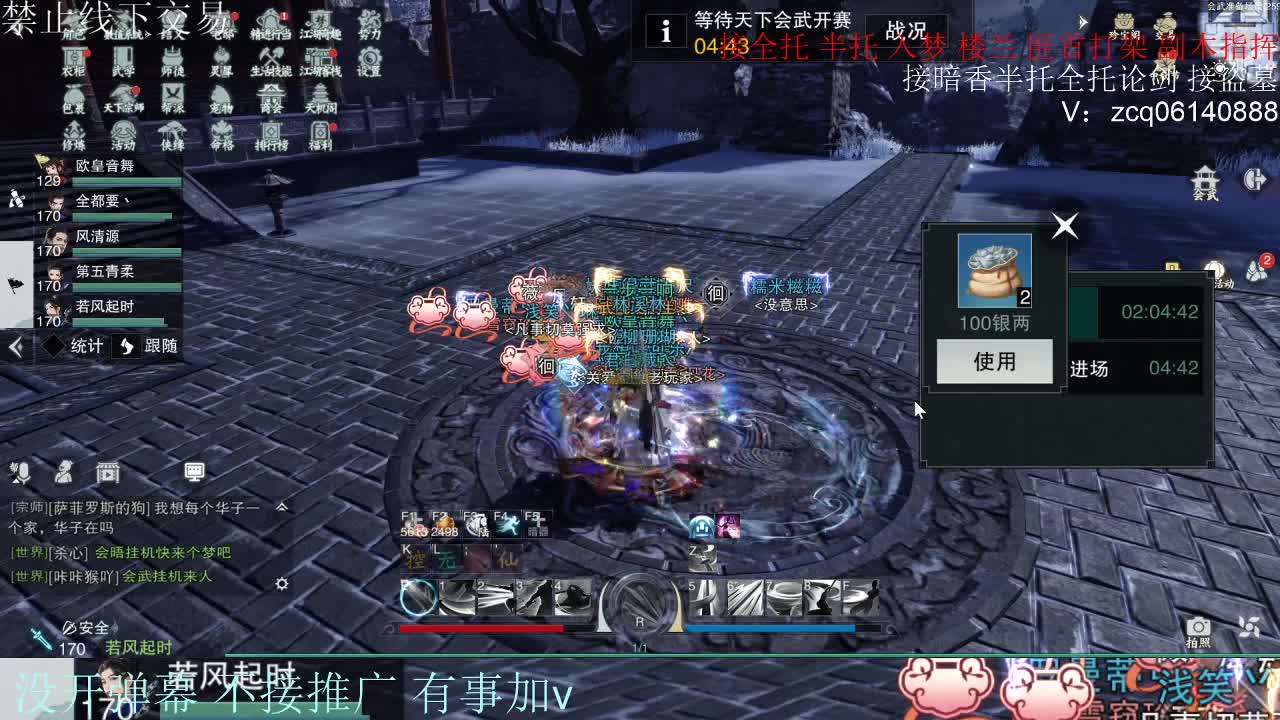Click the red health bar below the skills
Viewport: 1280px width, 720px height.
(480, 628)
